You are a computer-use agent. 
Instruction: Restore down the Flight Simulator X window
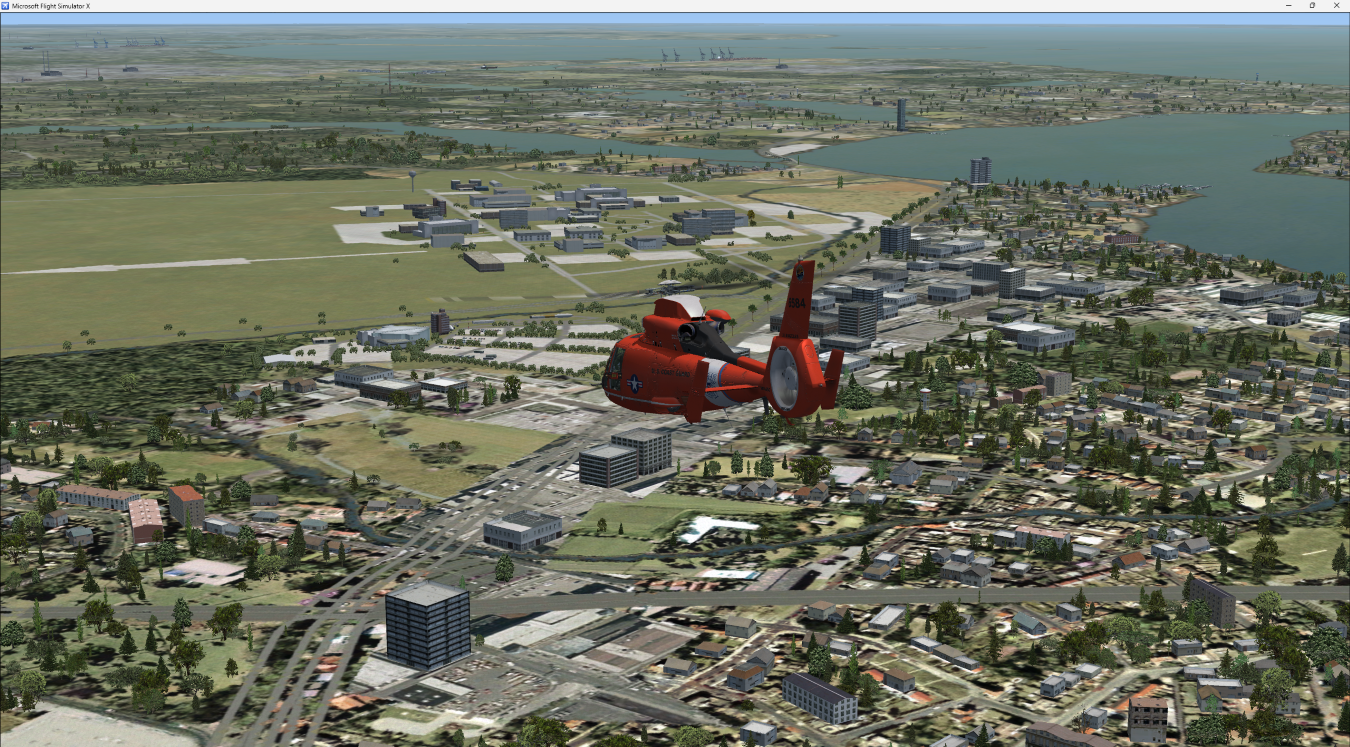tap(1312, 6)
